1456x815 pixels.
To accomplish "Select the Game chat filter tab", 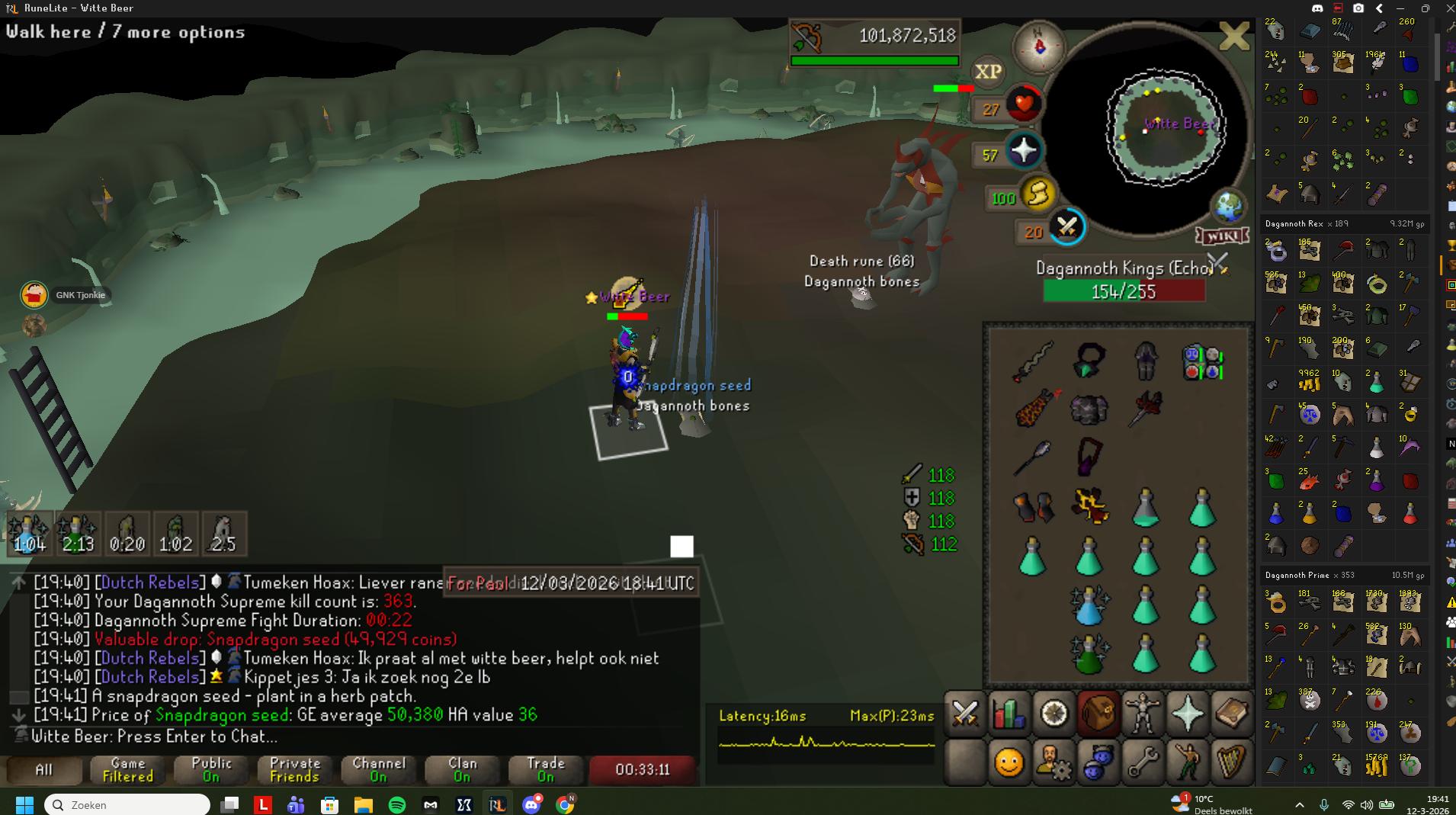I will click(x=128, y=769).
